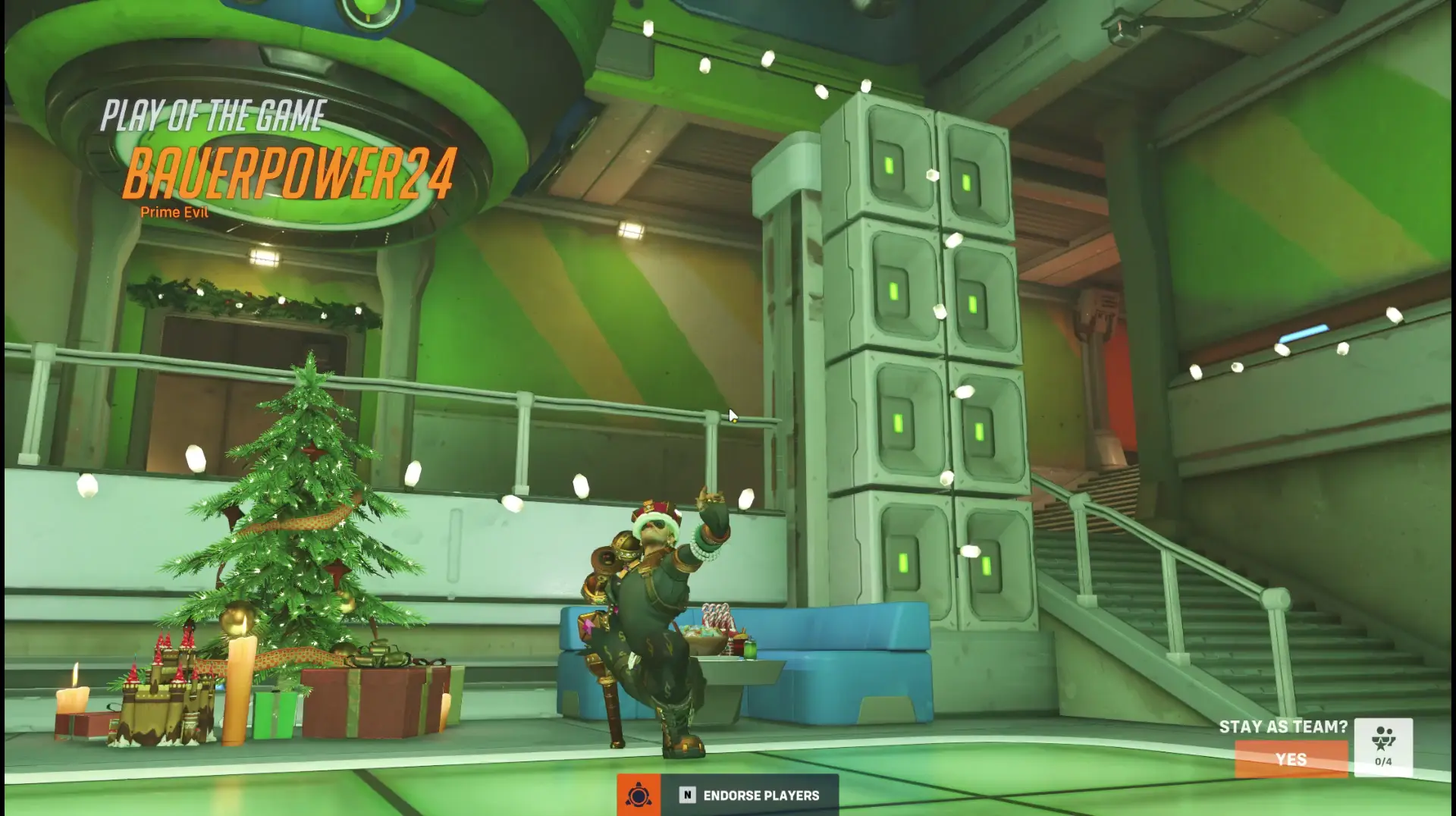The image size is (1456, 816).
Task: Expand the Play of the Game banner
Action: [215, 114]
